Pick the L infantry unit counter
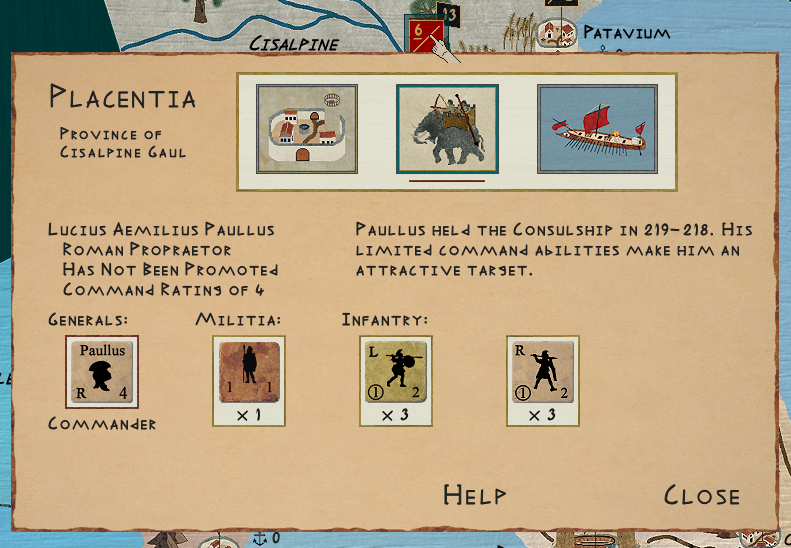 tap(396, 371)
